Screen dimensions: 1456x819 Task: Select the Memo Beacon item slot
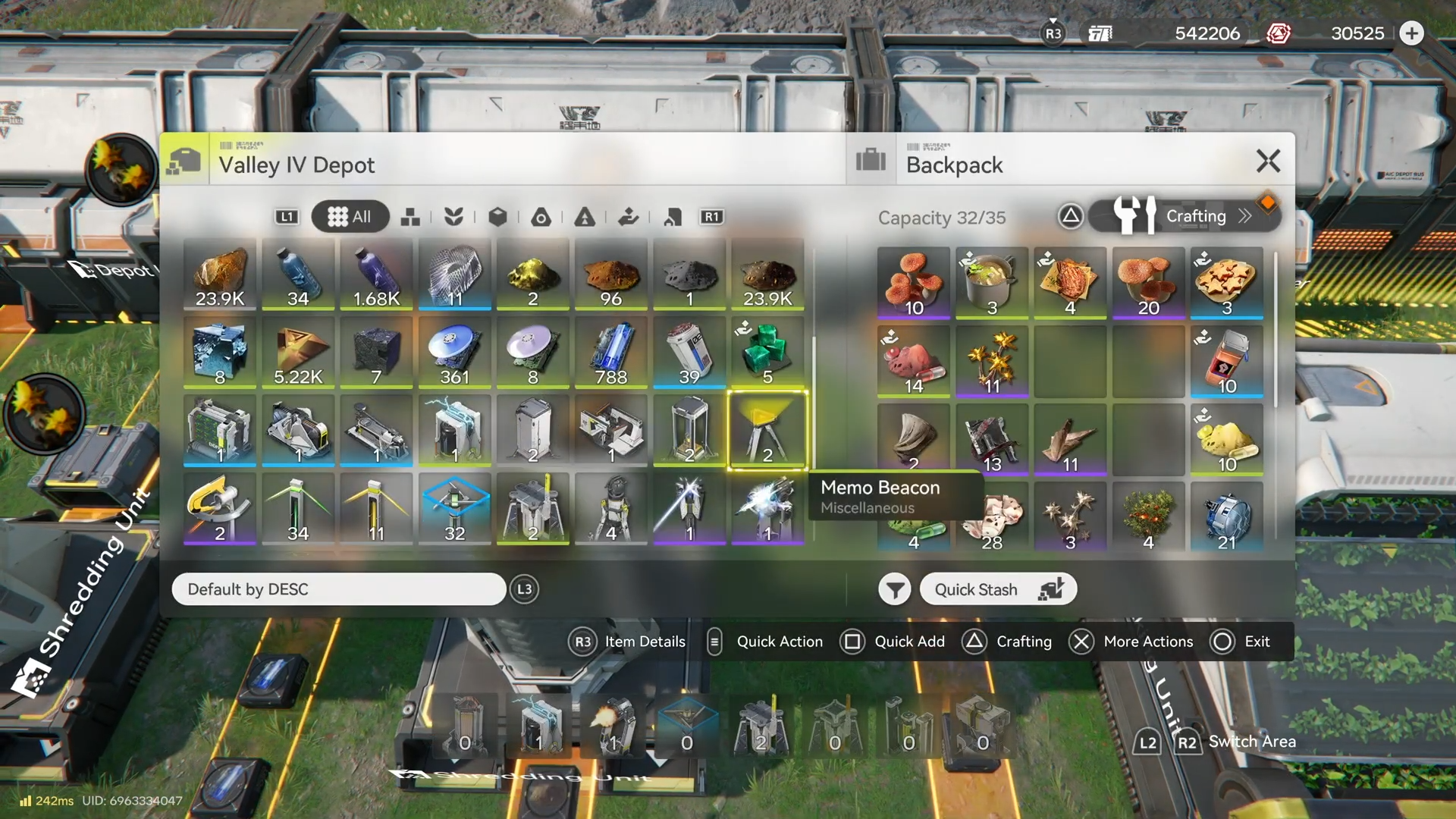point(767,431)
